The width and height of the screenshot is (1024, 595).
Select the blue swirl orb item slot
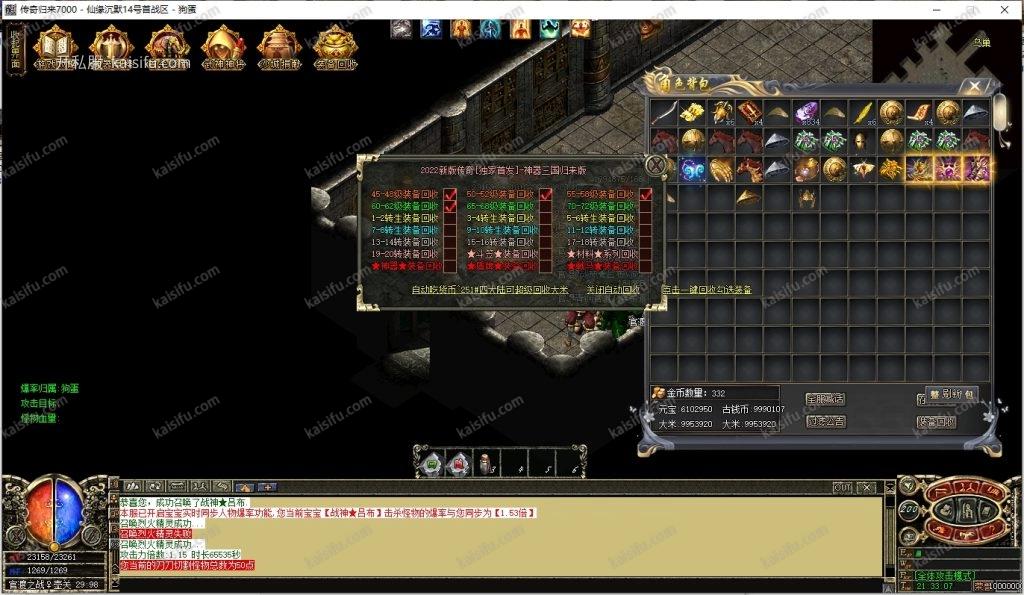tap(692, 169)
